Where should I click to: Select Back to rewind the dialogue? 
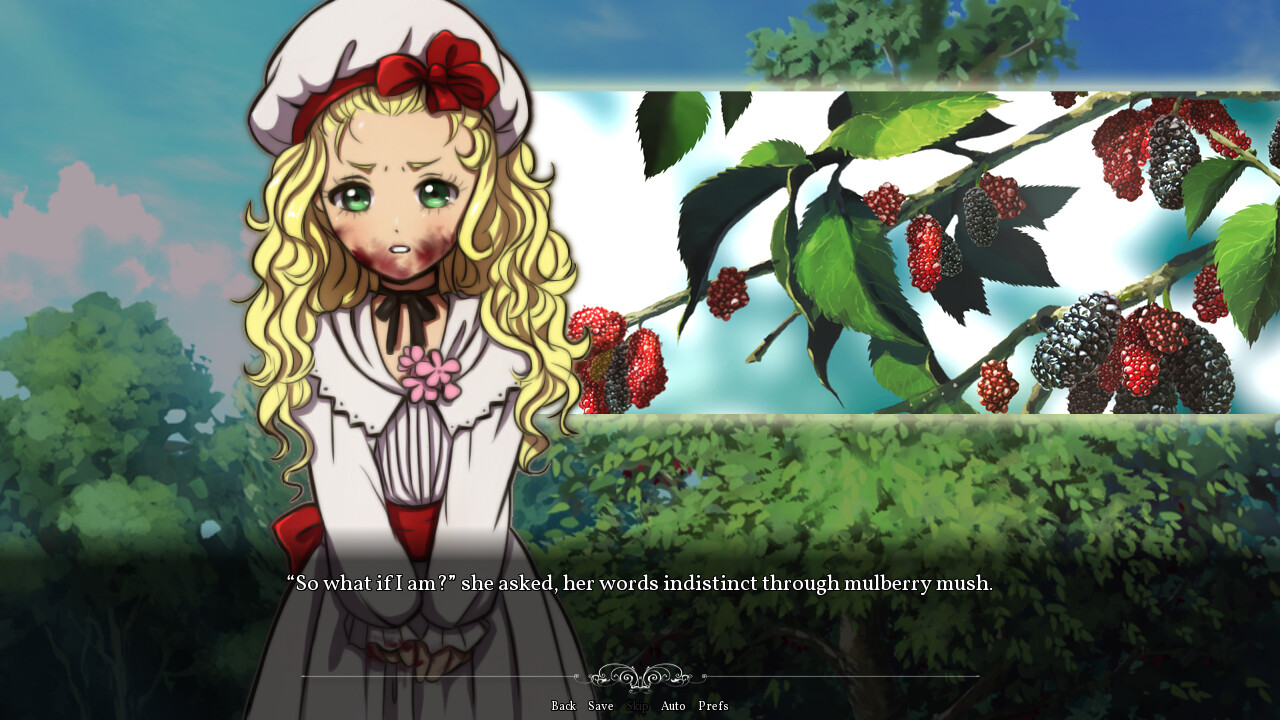click(563, 706)
